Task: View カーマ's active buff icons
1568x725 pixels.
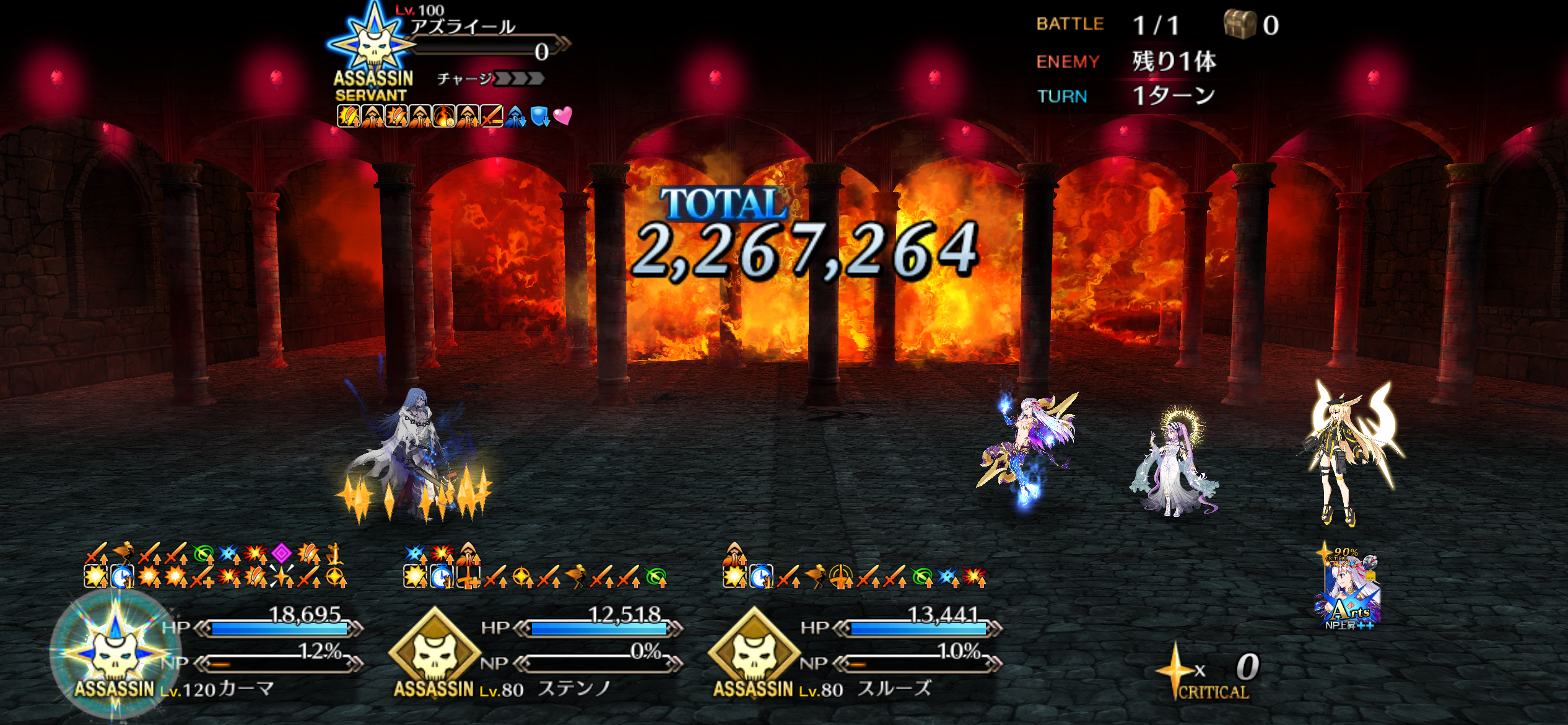Action: pyautogui.click(x=216, y=565)
